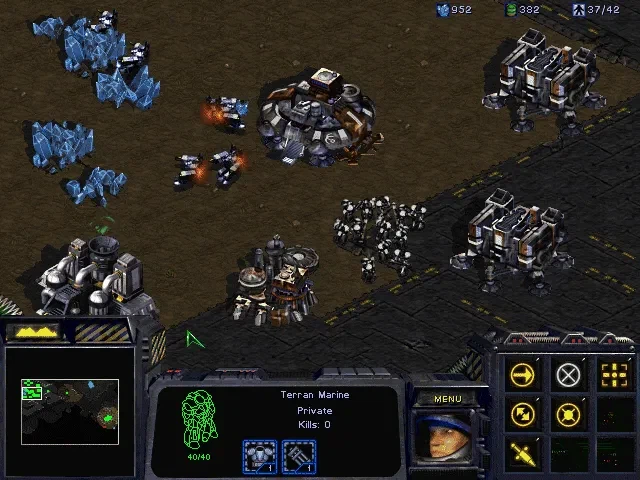
Task: Click the Marine portrait in the console
Action: 447,437
